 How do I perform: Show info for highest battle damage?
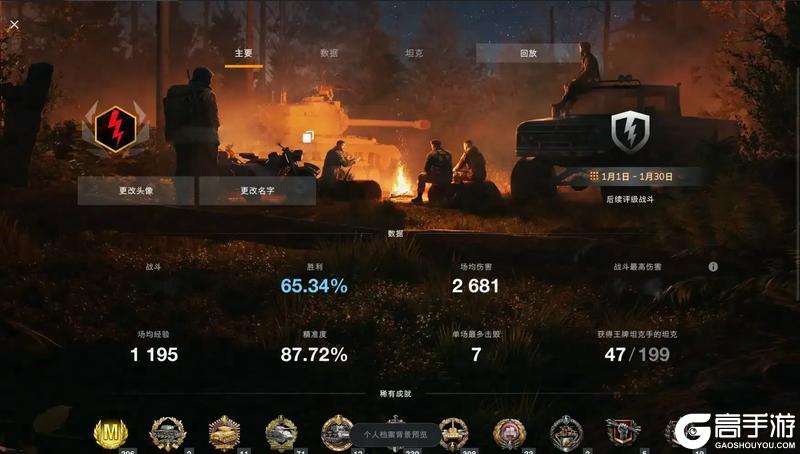713,267
